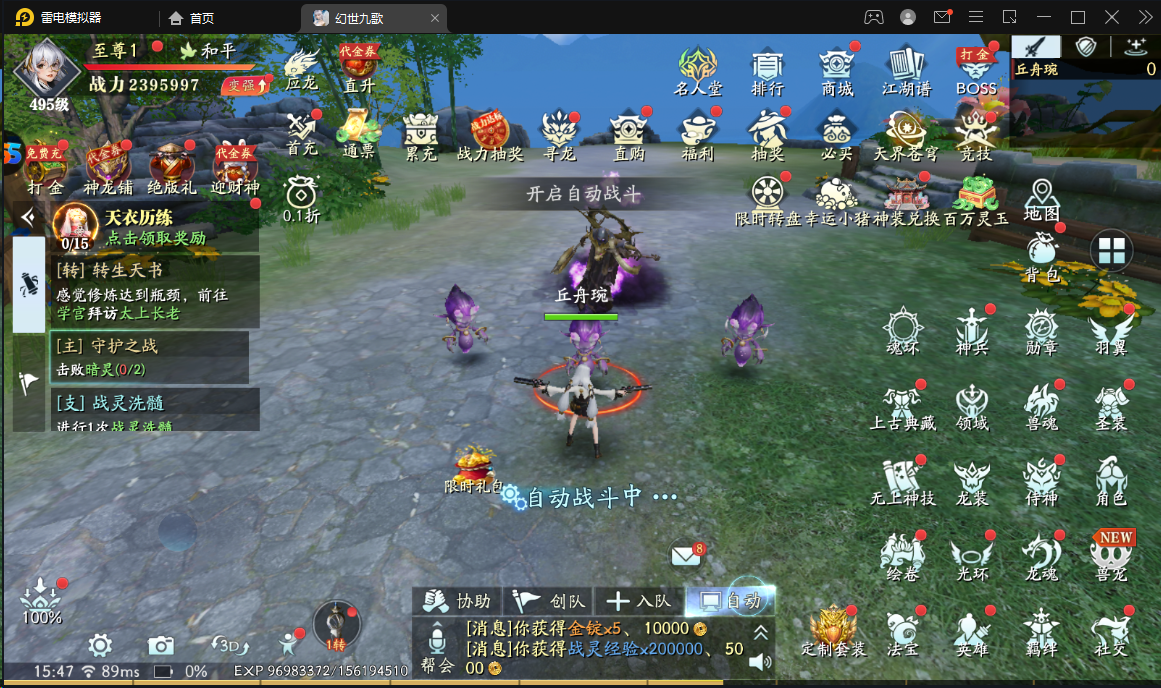Viewport: 1161px width, 688px height.
Task: Open the mail envelope with 8 badge
Action: tap(685, 554)
